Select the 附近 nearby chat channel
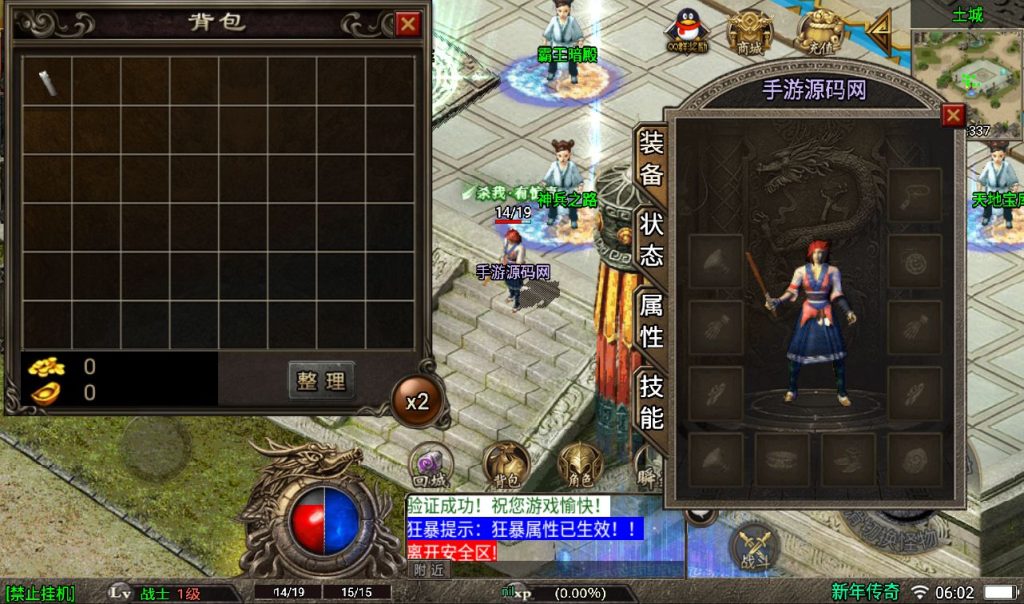Screen dimensions: 1024x604 tap(427, 569)
